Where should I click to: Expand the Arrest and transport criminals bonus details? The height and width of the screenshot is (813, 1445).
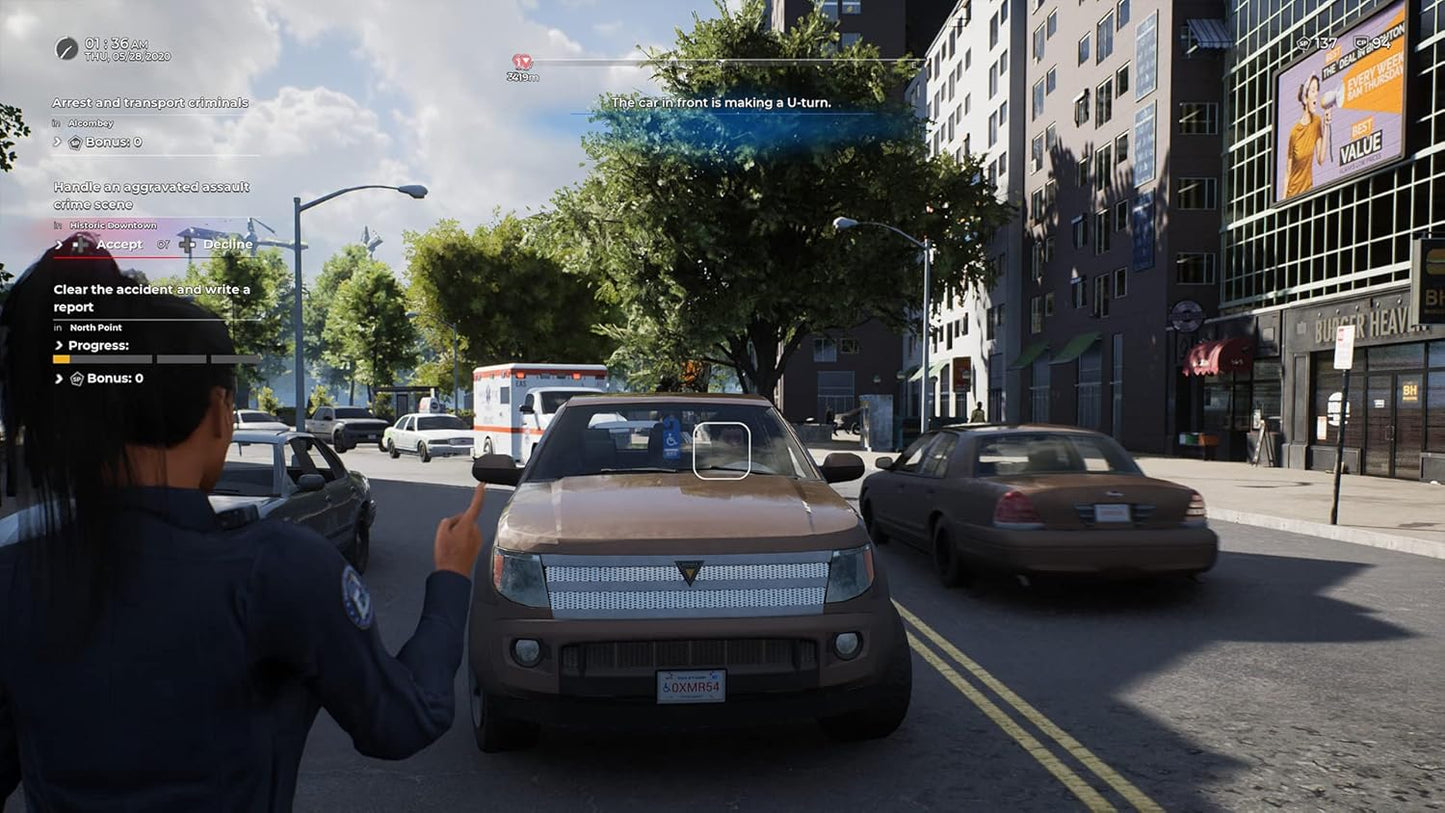(56, 140)
